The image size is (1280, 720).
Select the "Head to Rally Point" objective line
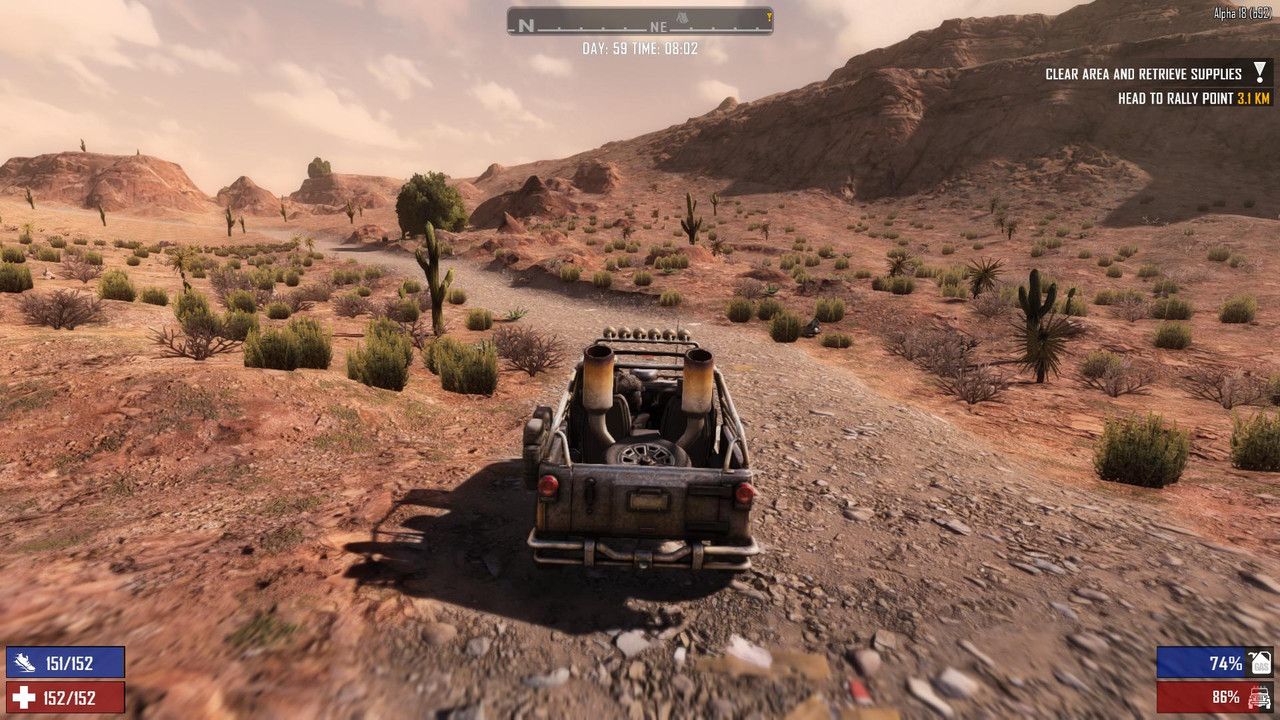tap(1193, 99)
